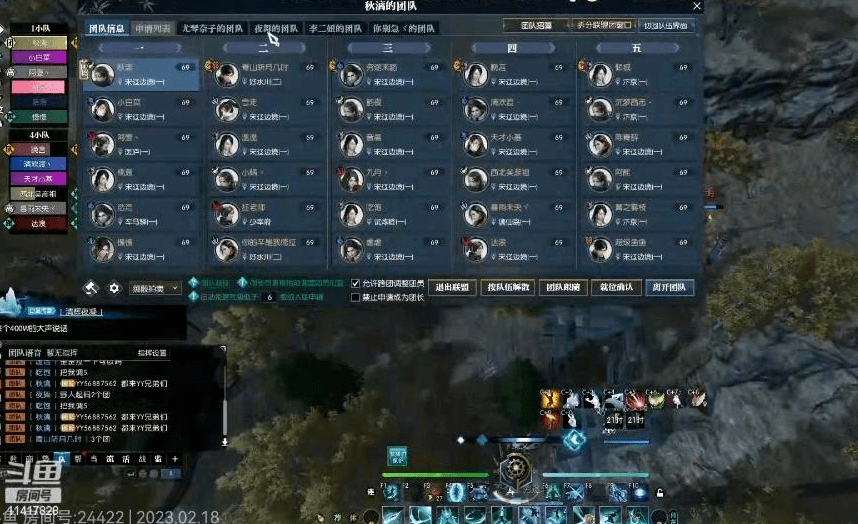858x524 pixels.
Task: Switch to the 团队信息 tab
Action: [107, 28]
